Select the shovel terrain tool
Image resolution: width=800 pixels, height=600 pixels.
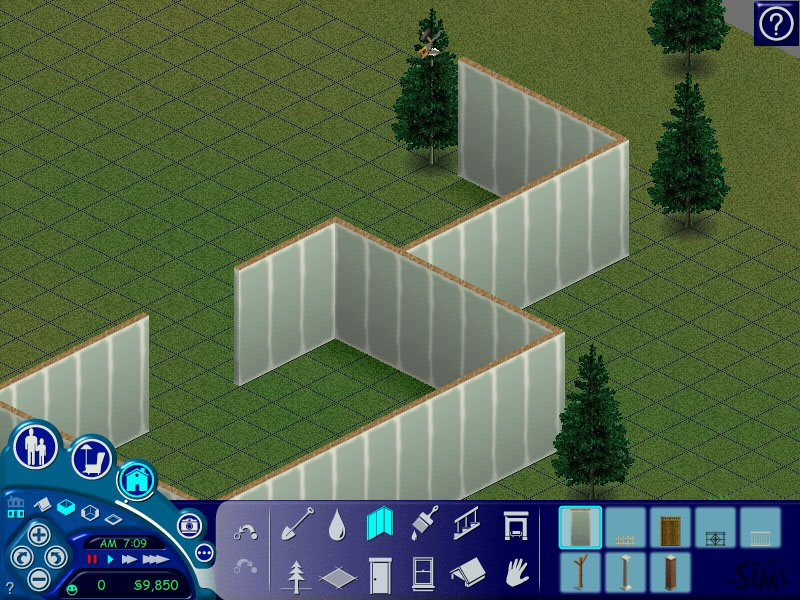(297, 524)
